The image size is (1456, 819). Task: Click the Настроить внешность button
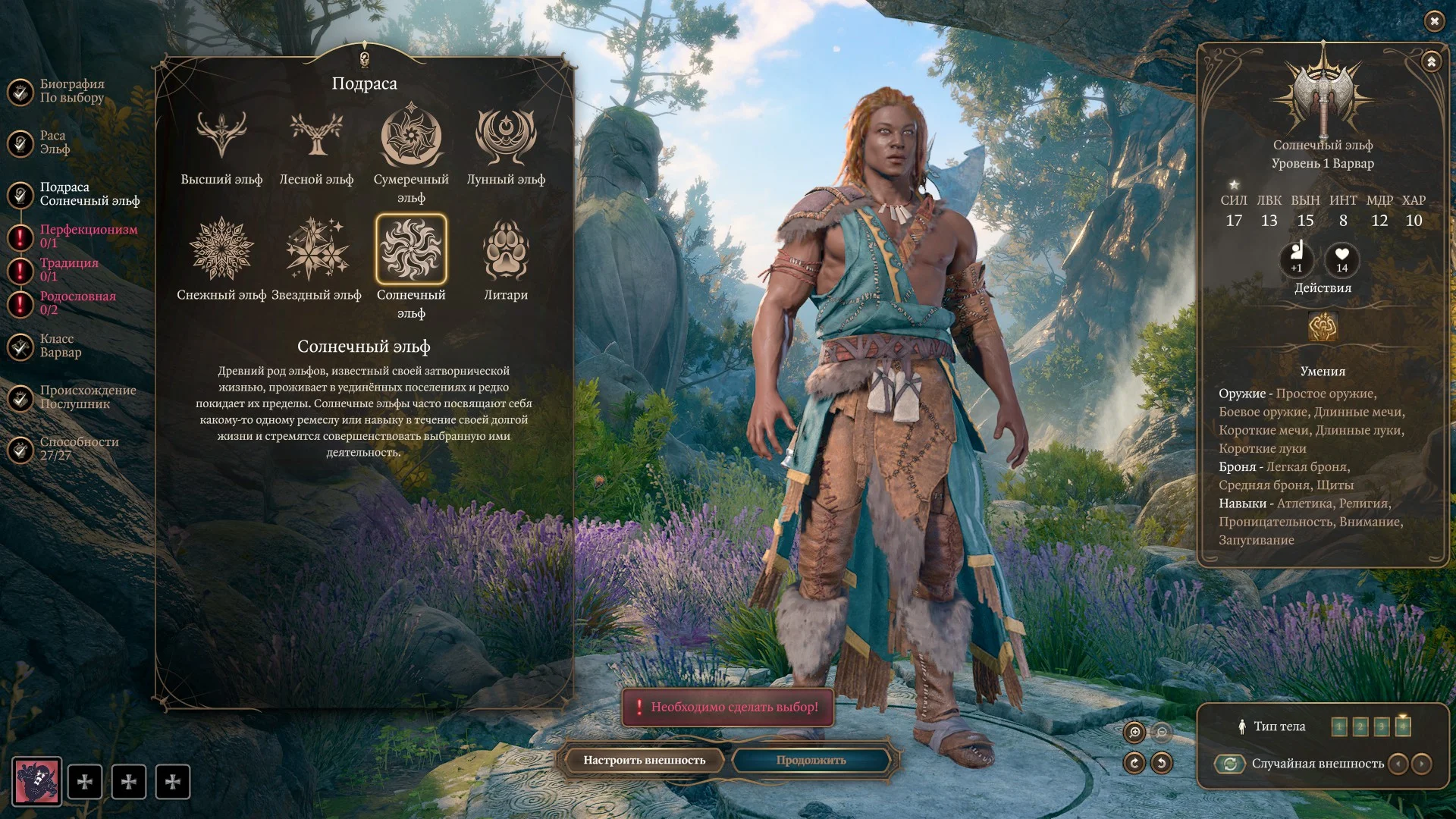(x=644, y=761)
